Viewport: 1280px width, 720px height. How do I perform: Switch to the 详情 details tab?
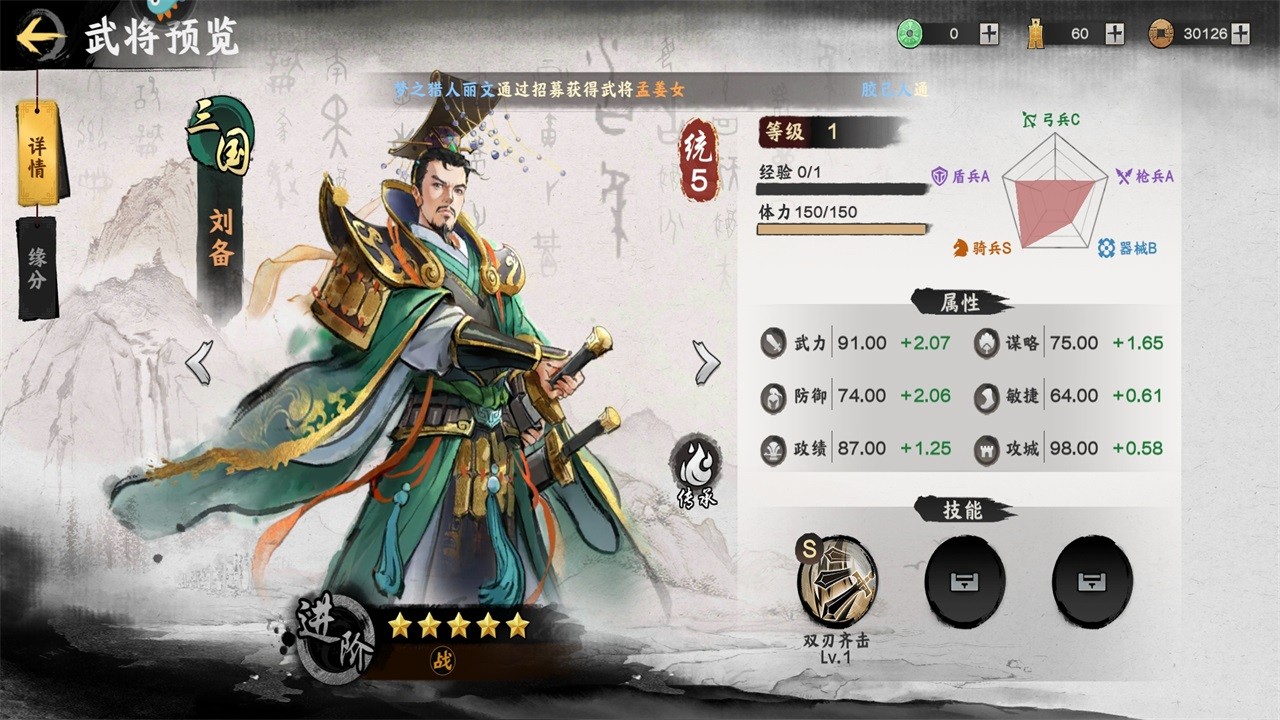point(37,153)
